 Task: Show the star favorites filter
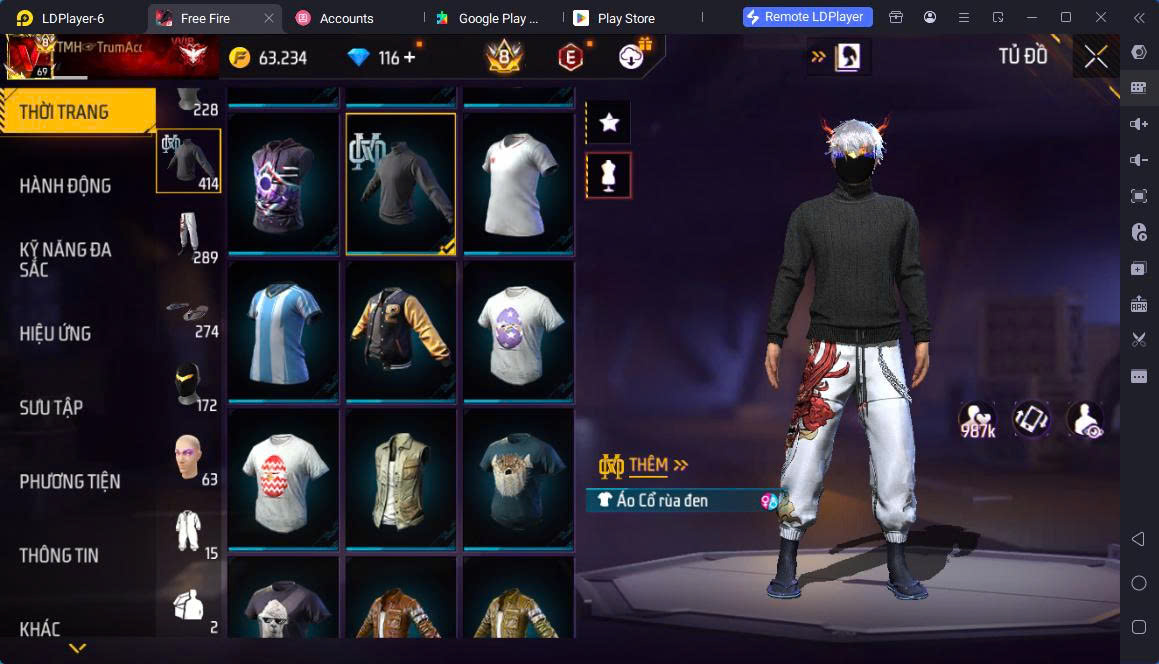(608, 122)
